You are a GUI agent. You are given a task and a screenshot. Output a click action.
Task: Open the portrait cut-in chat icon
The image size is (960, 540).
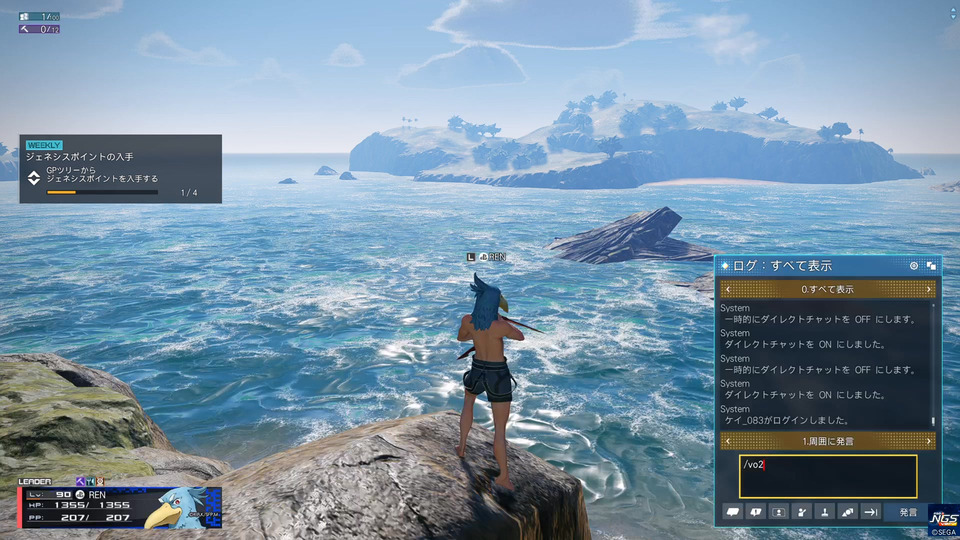click(779, 512)
